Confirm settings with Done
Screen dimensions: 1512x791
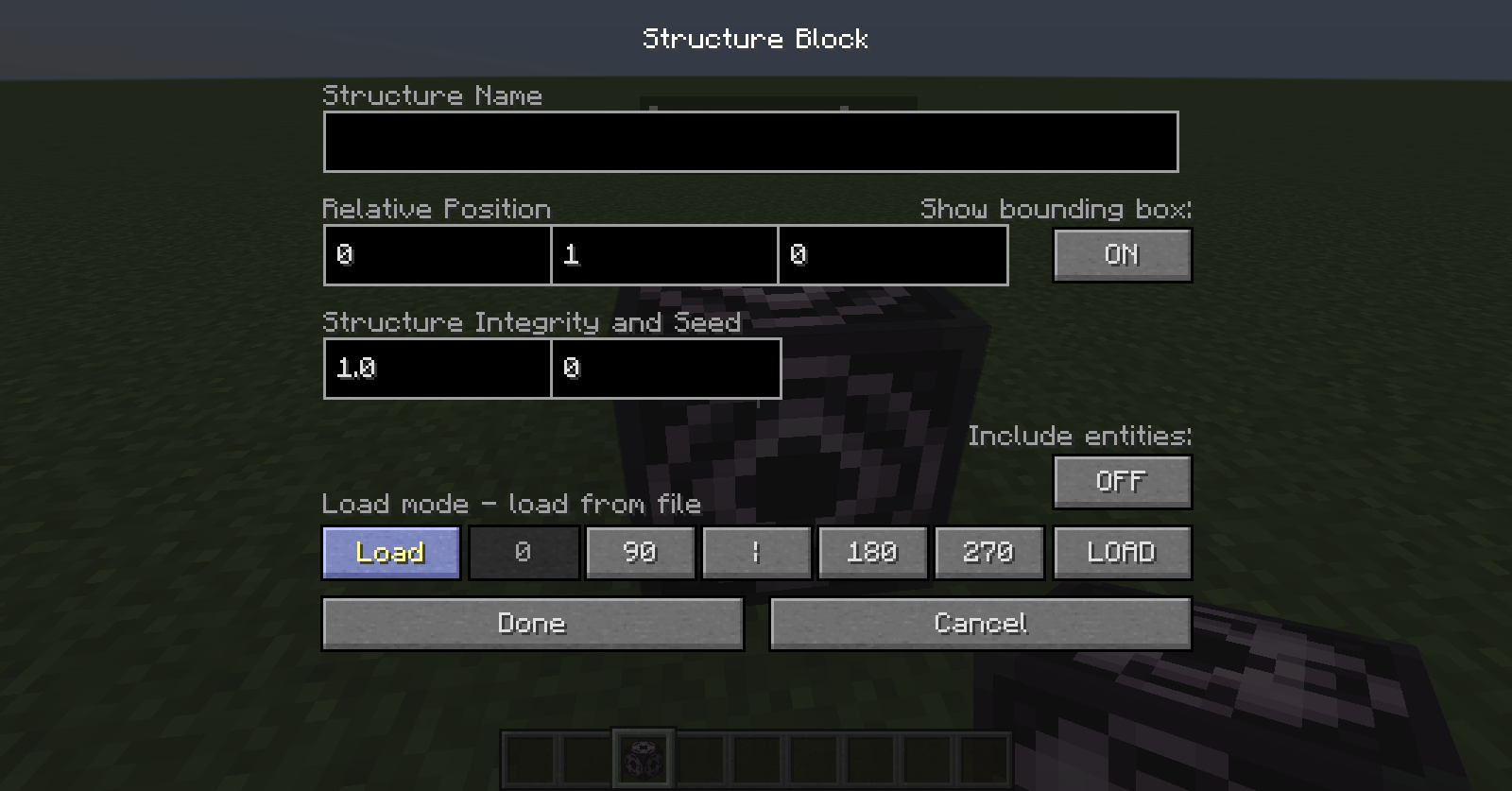point(532,623)
